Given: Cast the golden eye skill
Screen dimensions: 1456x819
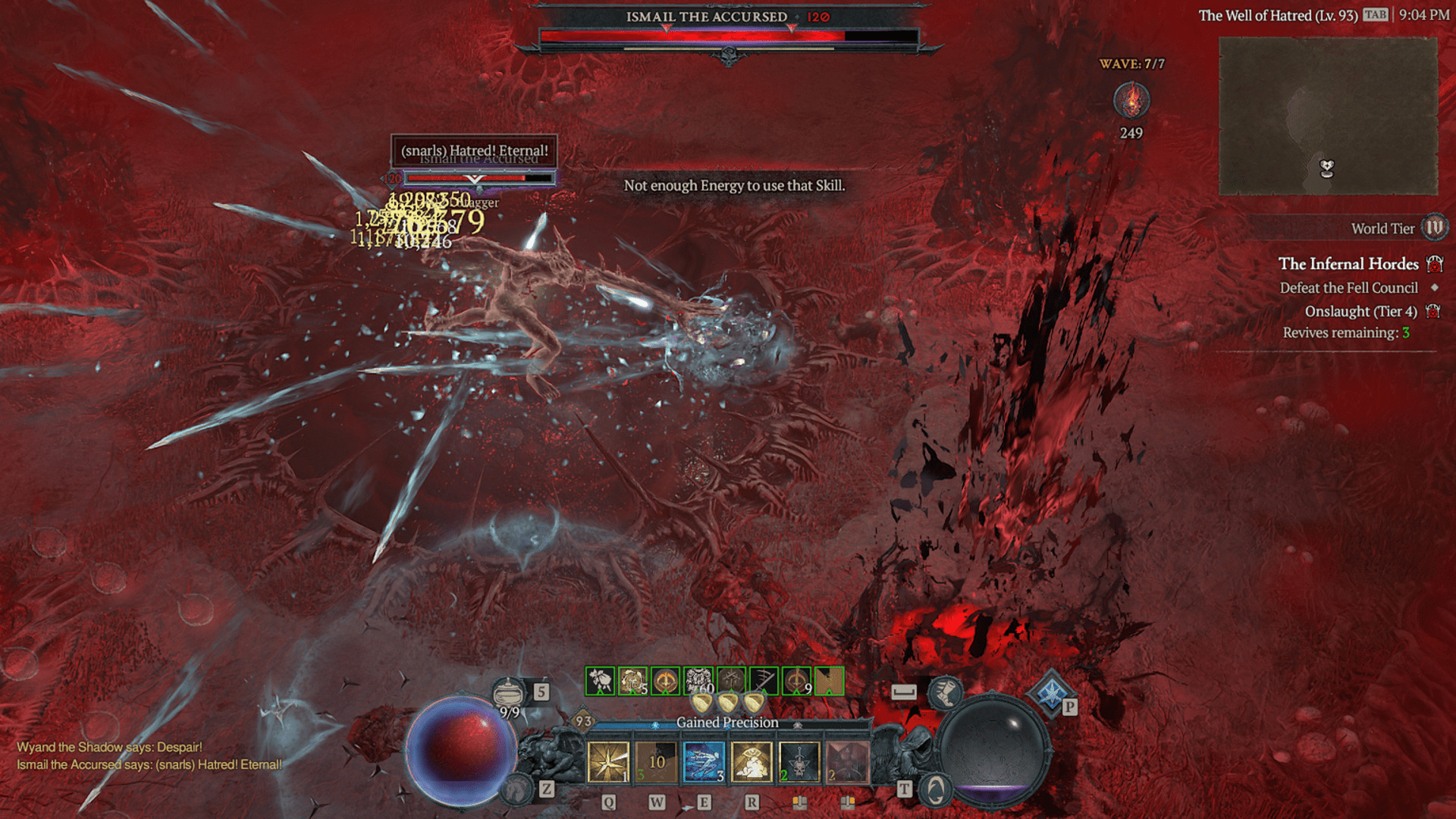Looking at the screenshot, I should (752, 761).
